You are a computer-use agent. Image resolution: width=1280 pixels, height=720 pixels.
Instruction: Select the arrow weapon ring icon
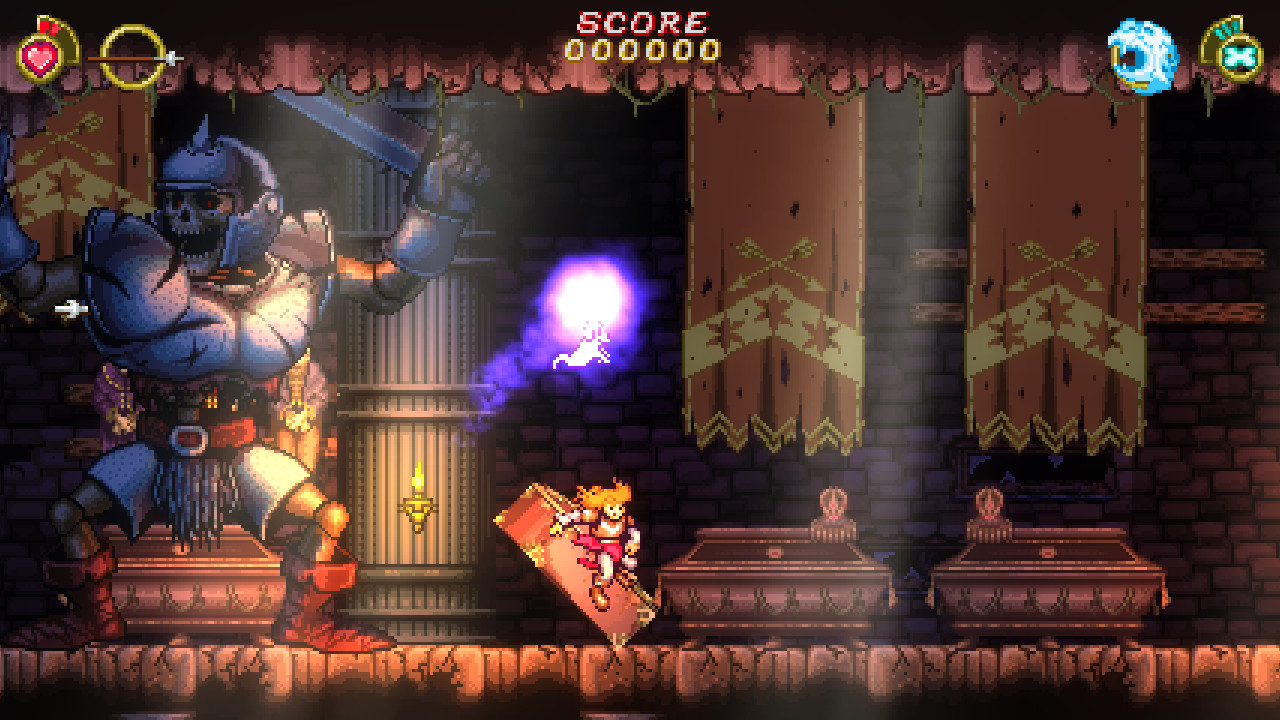coord(130,55)
